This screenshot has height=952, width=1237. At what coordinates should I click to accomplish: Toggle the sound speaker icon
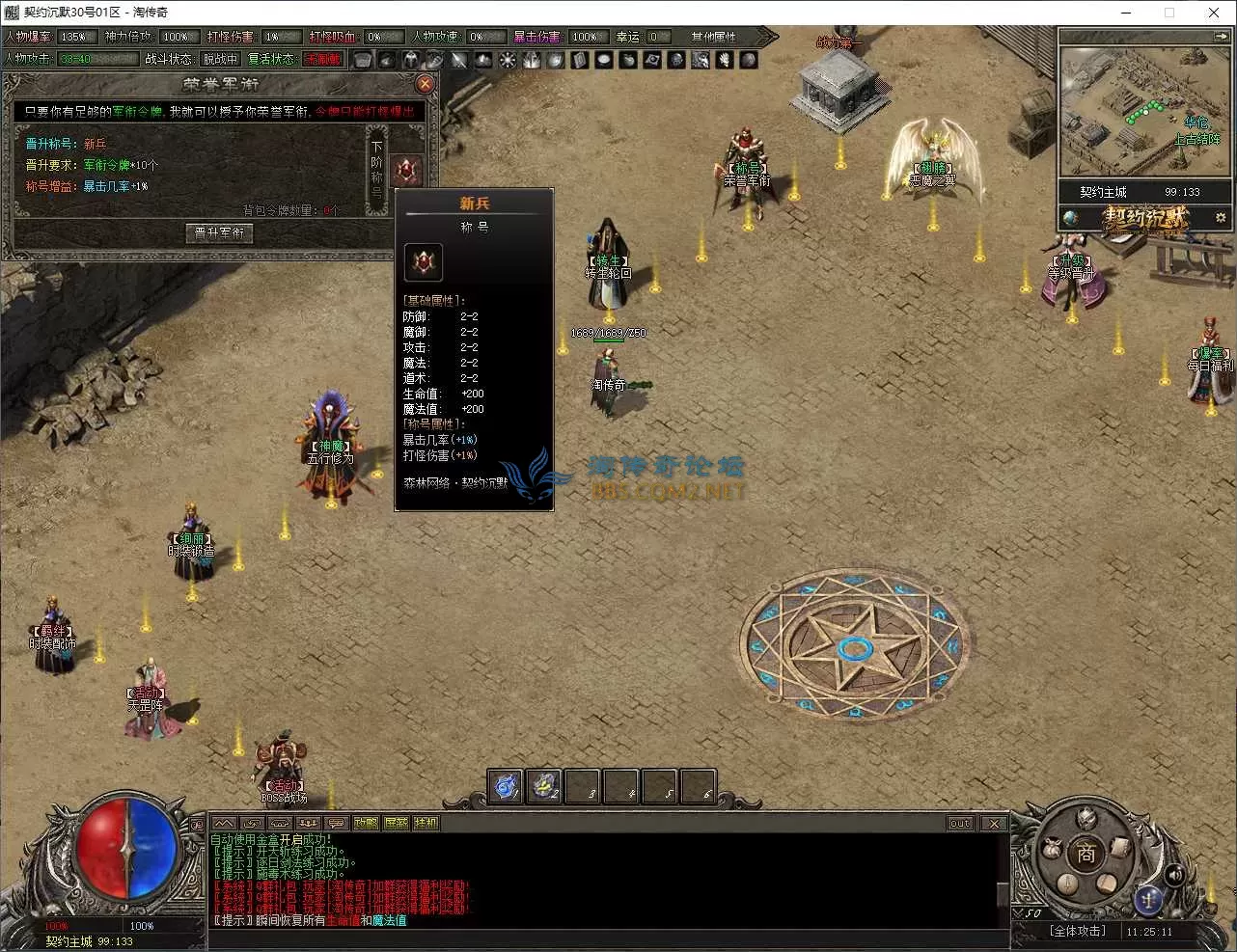pos(1174,875)
